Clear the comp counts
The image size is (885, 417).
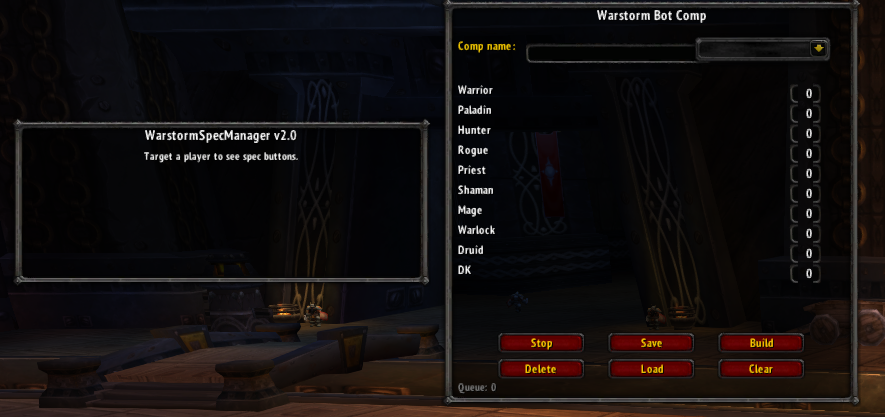coord(761,369)
